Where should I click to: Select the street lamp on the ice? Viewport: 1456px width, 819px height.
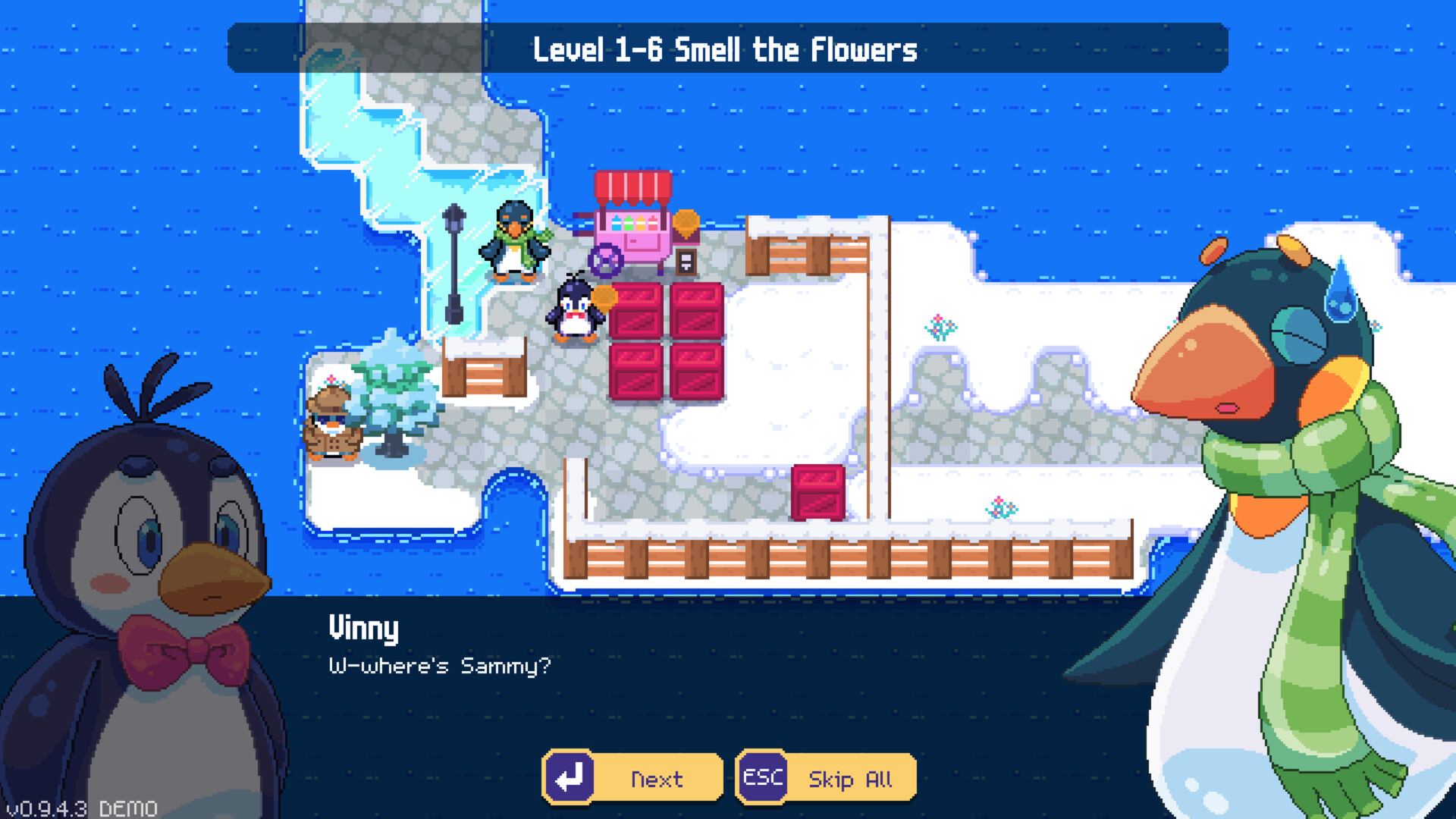453,258
